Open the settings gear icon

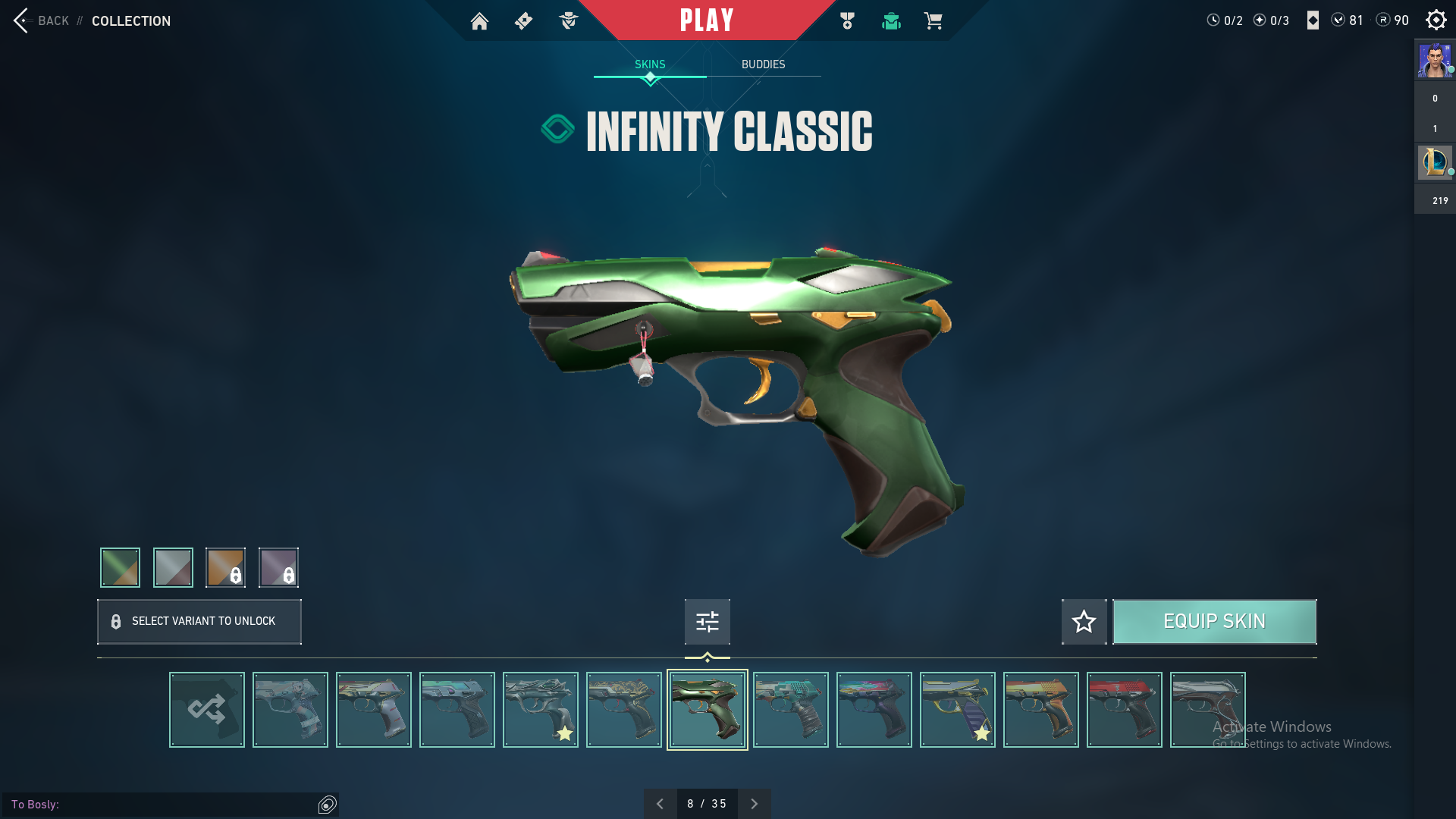click(x=1436, y=20)
